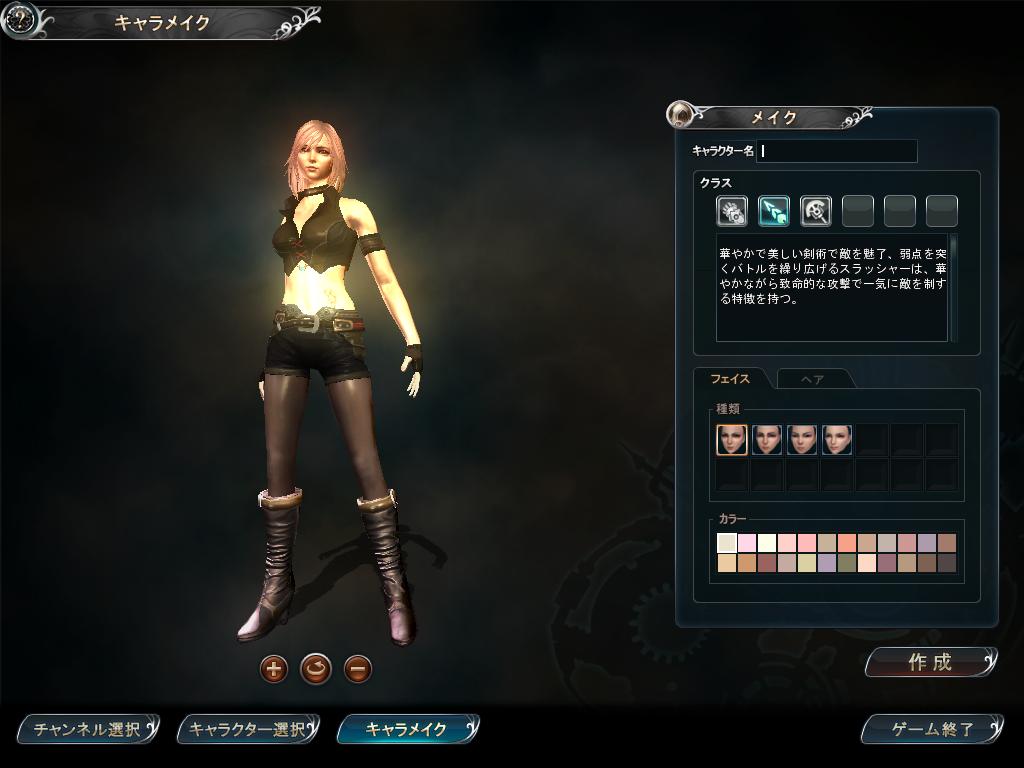Switch to the ヘア hair tab
Viewport: 1024px width, 768px height.
pyautogui.click(x=813, y=379)
